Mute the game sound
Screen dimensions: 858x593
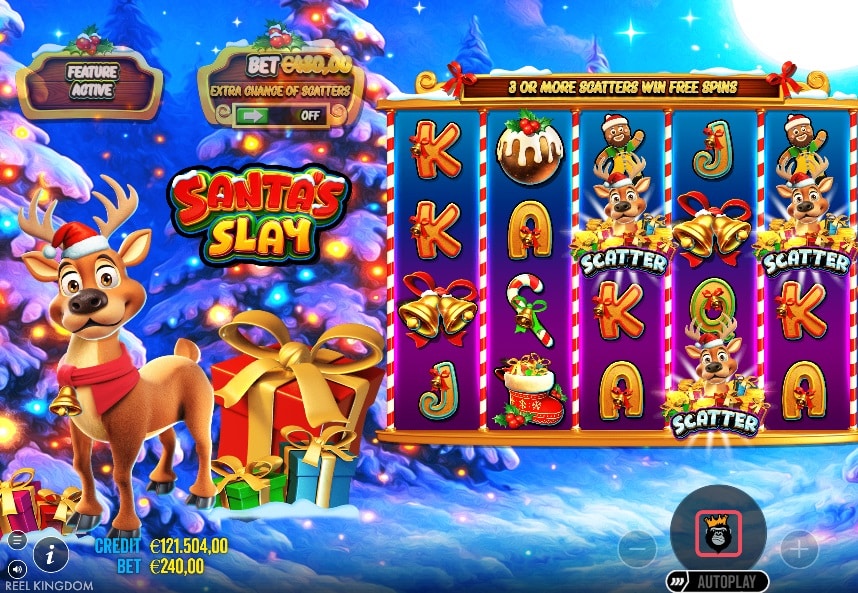click(16, 568)
